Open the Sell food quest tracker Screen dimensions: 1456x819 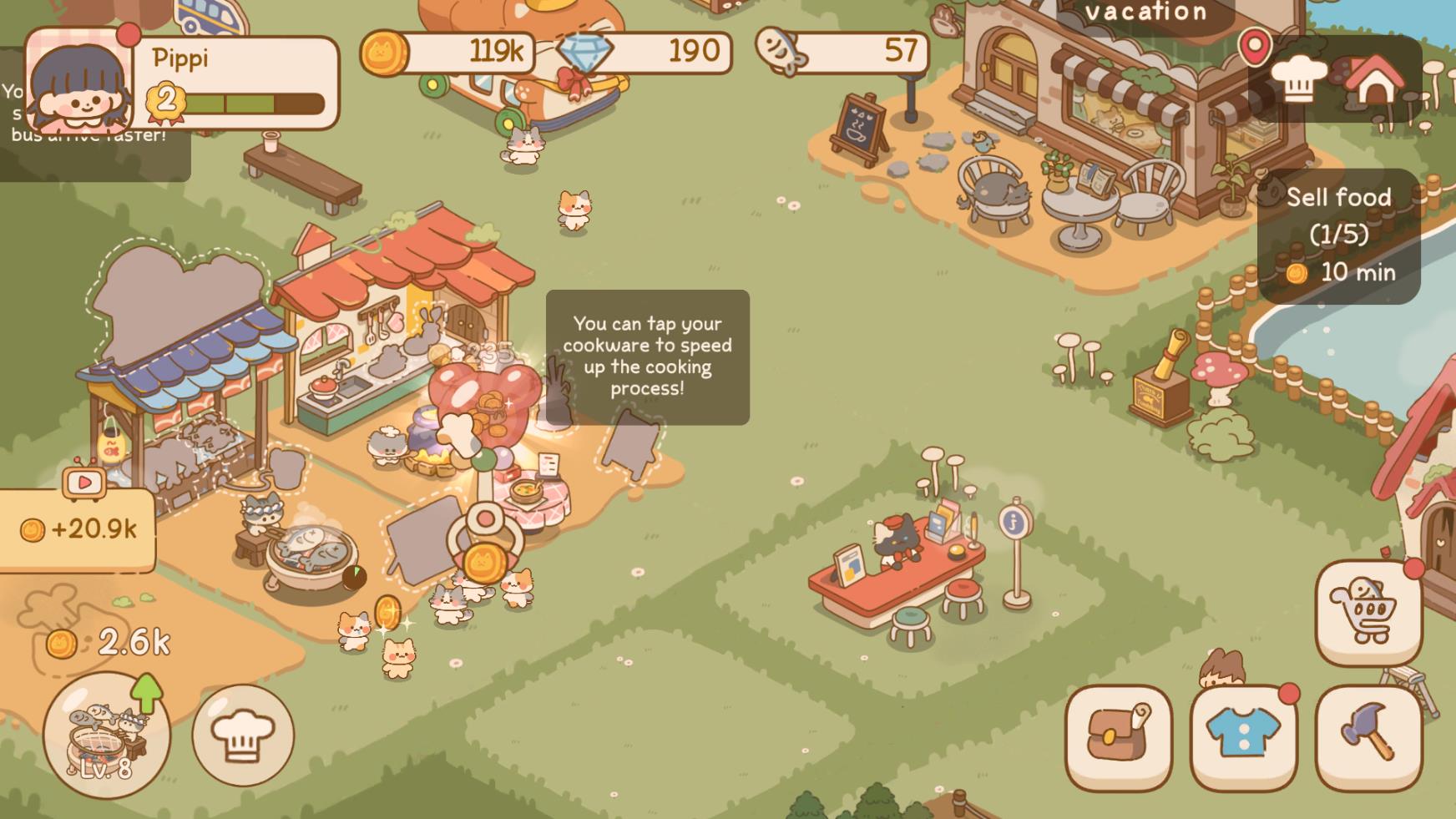tap(1338, 235)
